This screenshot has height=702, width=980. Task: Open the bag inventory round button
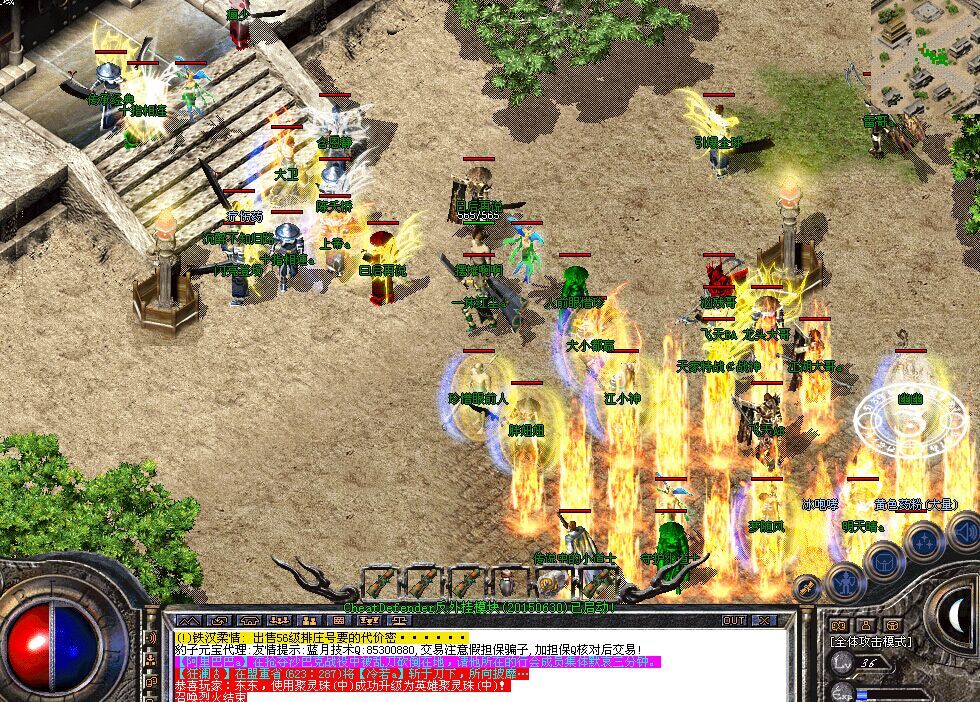click(884, 561)
